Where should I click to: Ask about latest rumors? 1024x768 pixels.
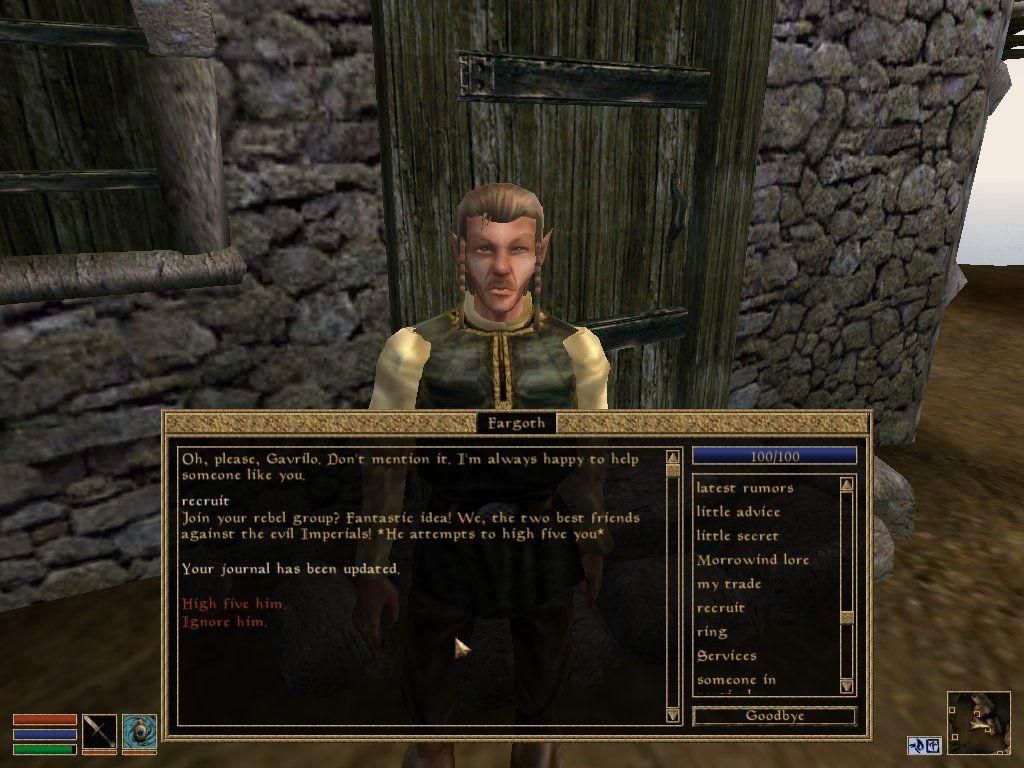(744, 488)
